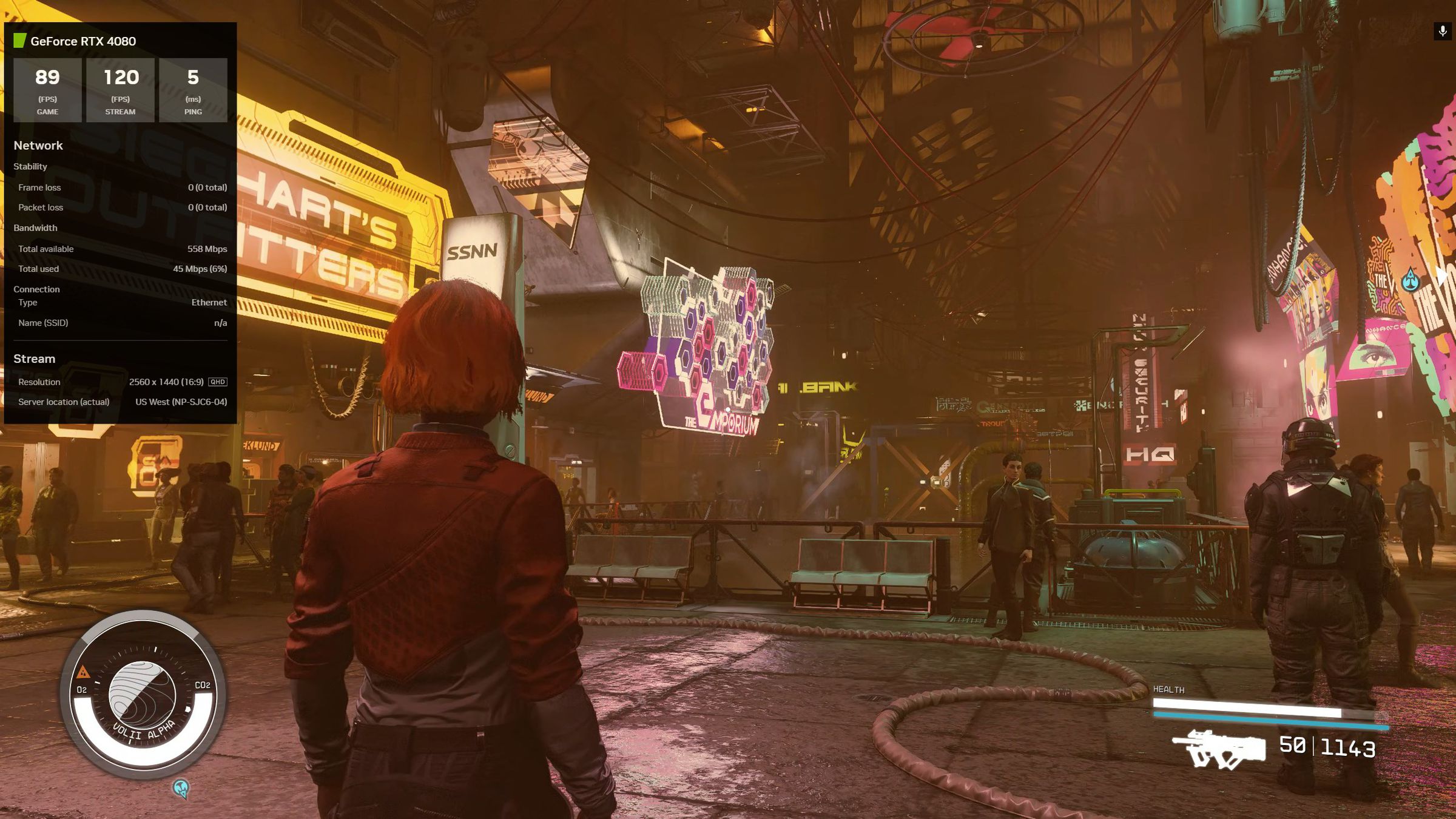The image size is (1456, 819).
Task: Select the blue objective marker near the posters
Action: tap(1411, 280)
